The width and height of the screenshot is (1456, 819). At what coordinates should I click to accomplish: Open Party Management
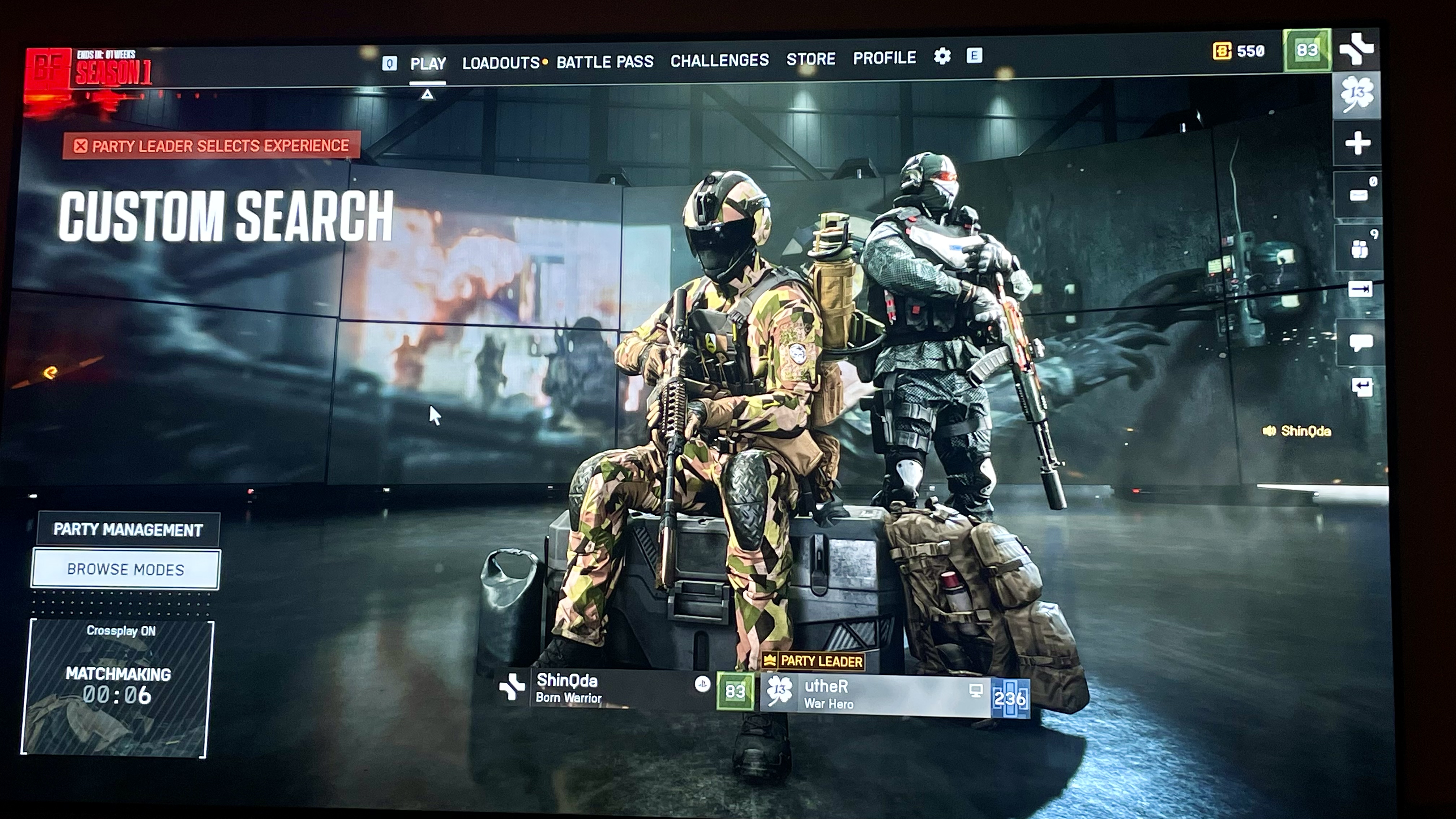128,530
